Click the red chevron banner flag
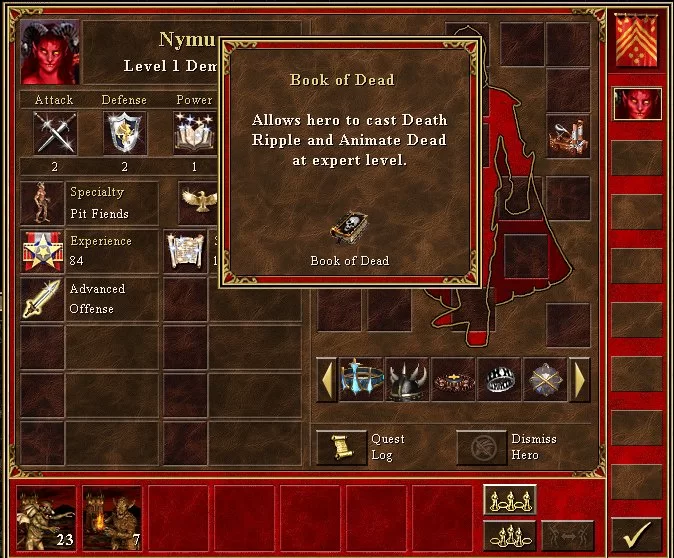Viewport: 674px width, 558px height. click(x=636, y=42)
